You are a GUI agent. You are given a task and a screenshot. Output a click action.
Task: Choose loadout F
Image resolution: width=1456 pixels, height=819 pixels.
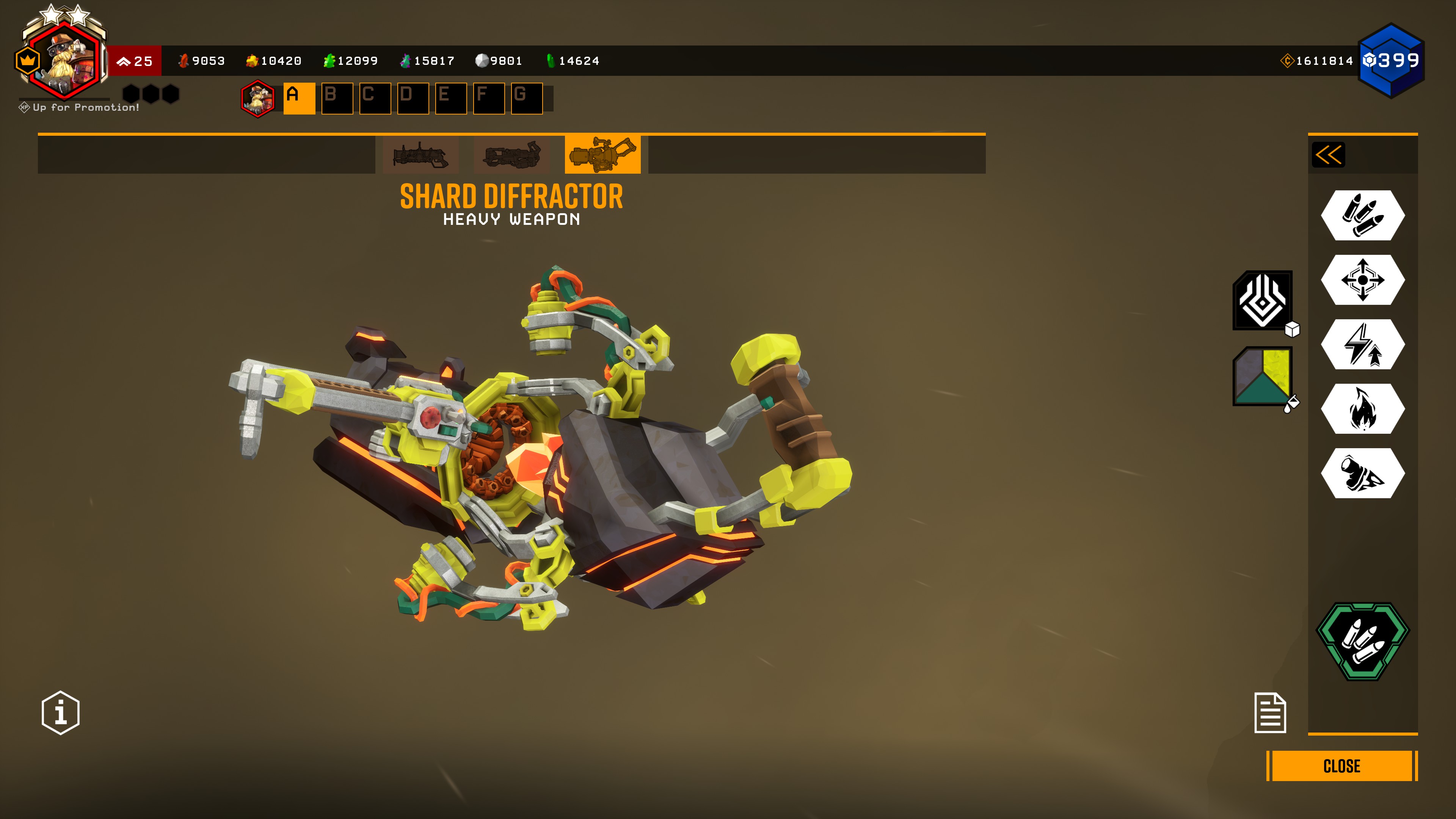[488, 98]
